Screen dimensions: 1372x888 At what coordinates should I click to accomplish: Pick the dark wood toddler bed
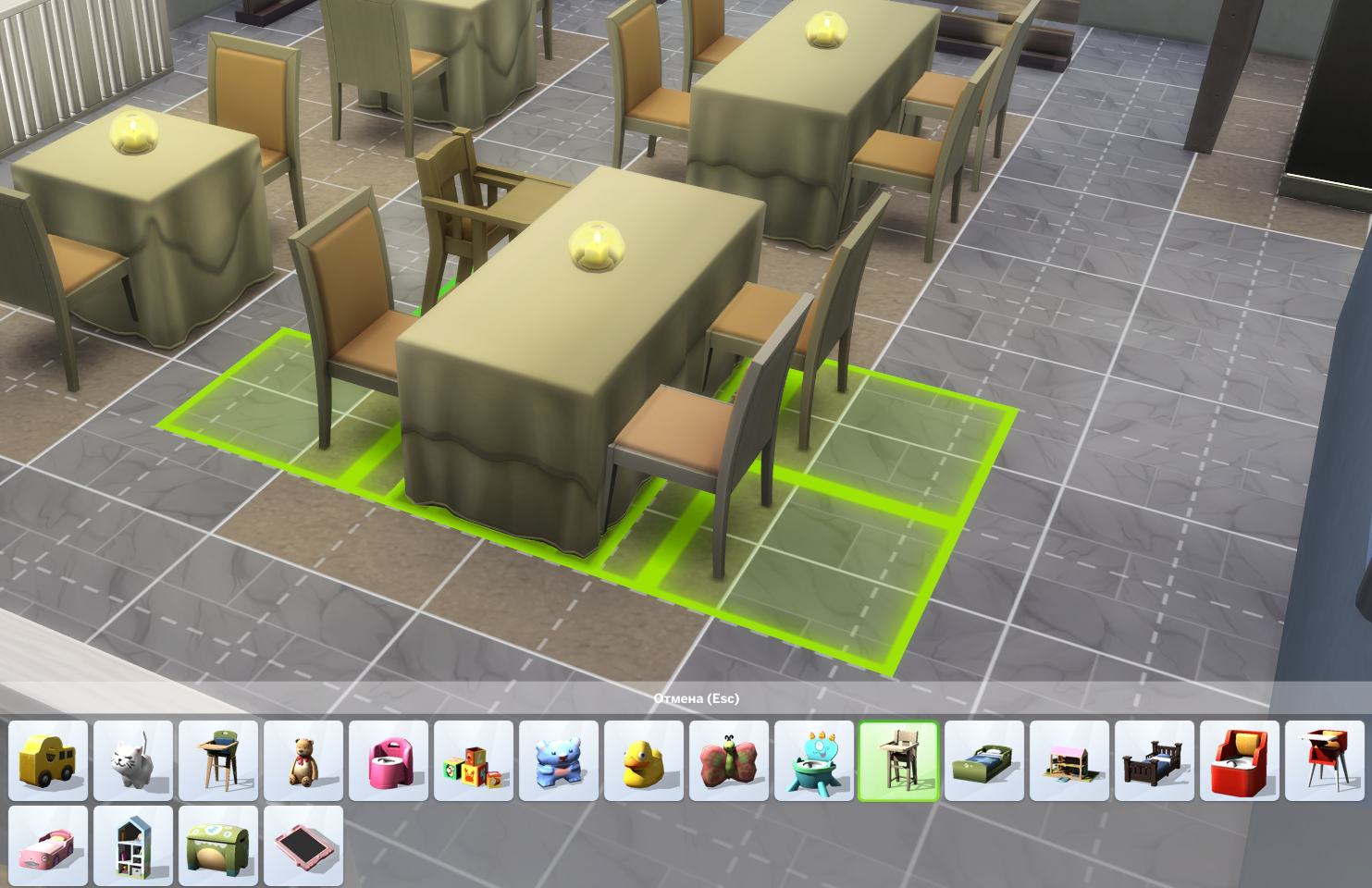point(1155,760)
